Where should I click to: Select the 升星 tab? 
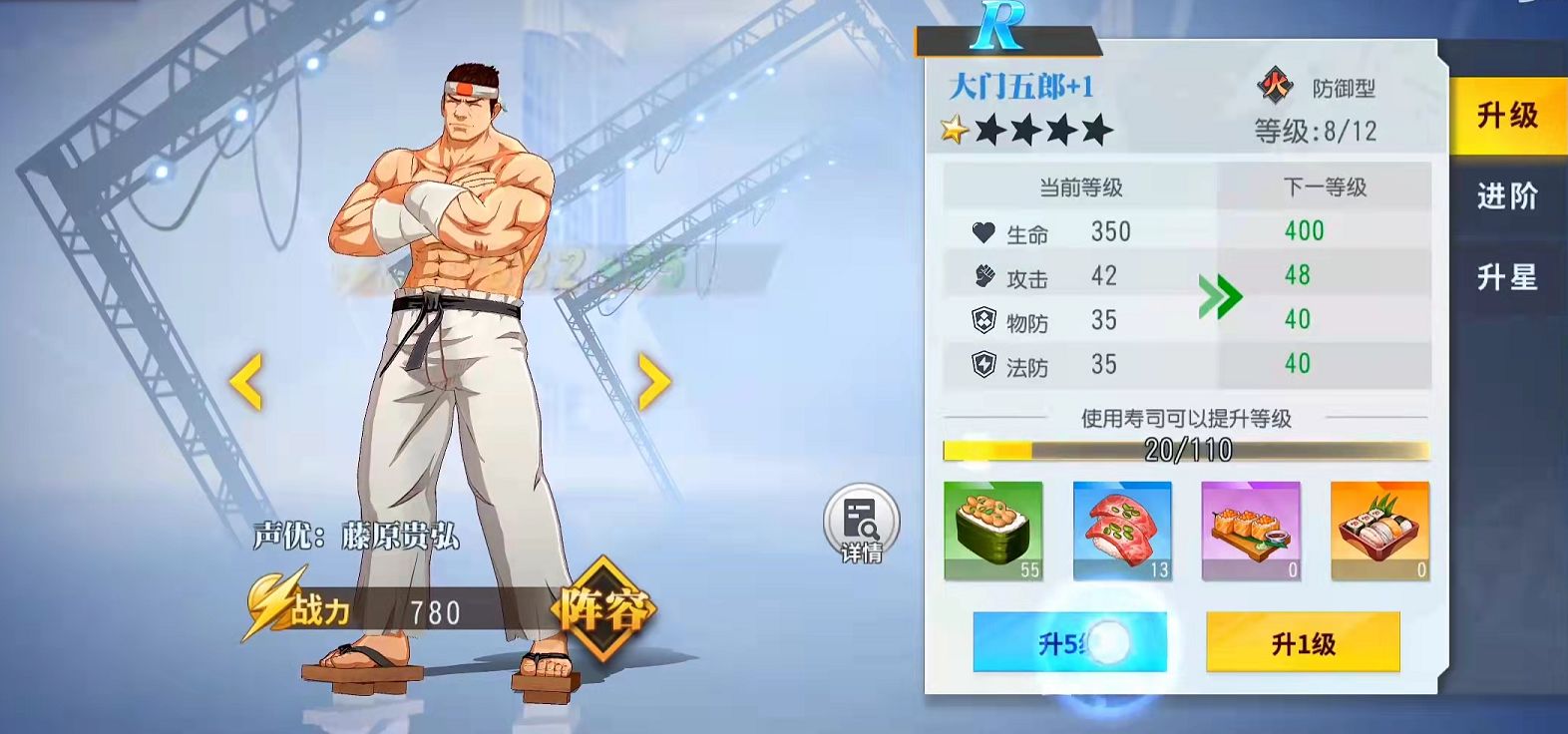(1507, 277)
